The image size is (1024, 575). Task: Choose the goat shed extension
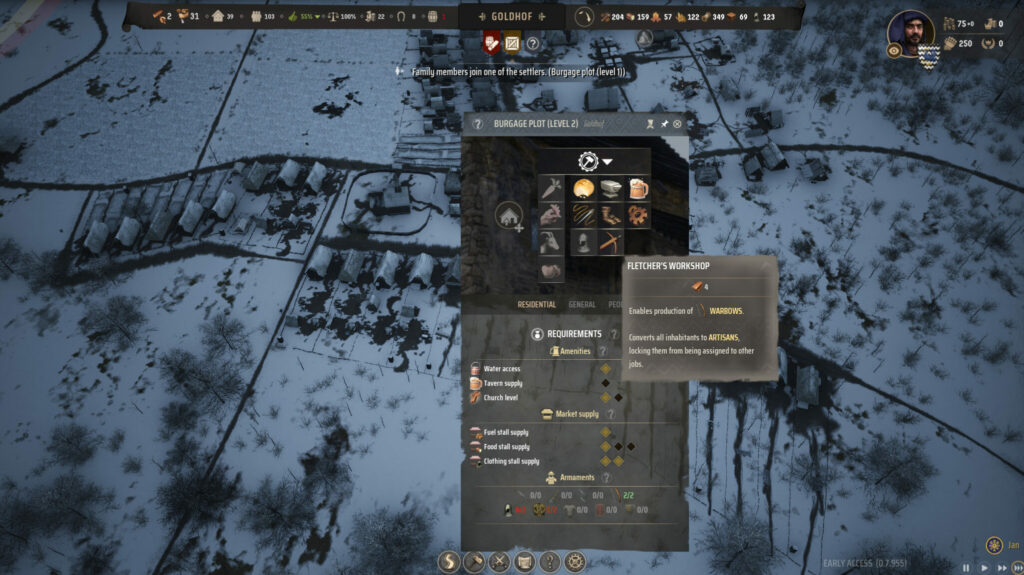(x=551, y=240)
